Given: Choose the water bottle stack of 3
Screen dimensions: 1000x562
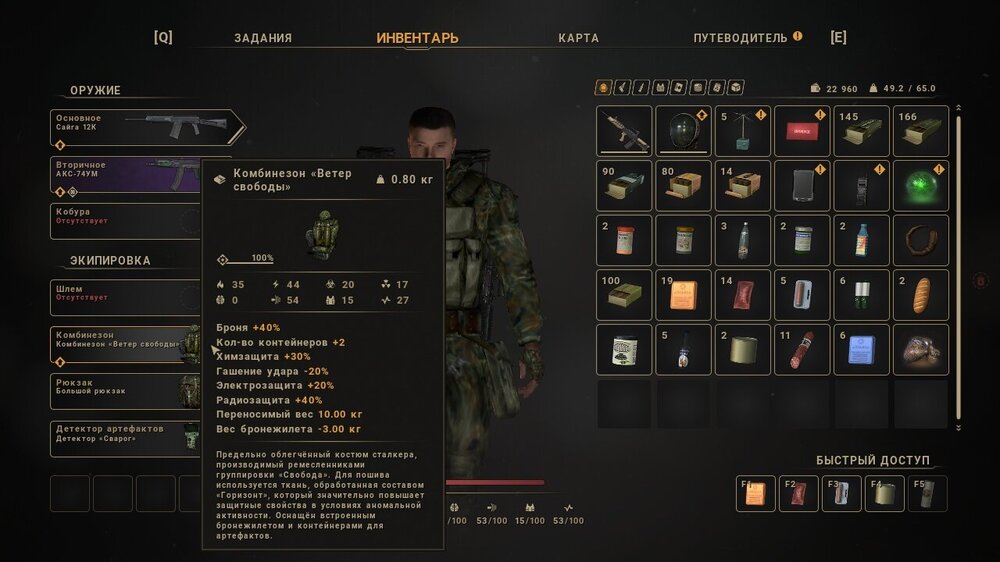Looking at the screenshot, I should coord(742,241).
